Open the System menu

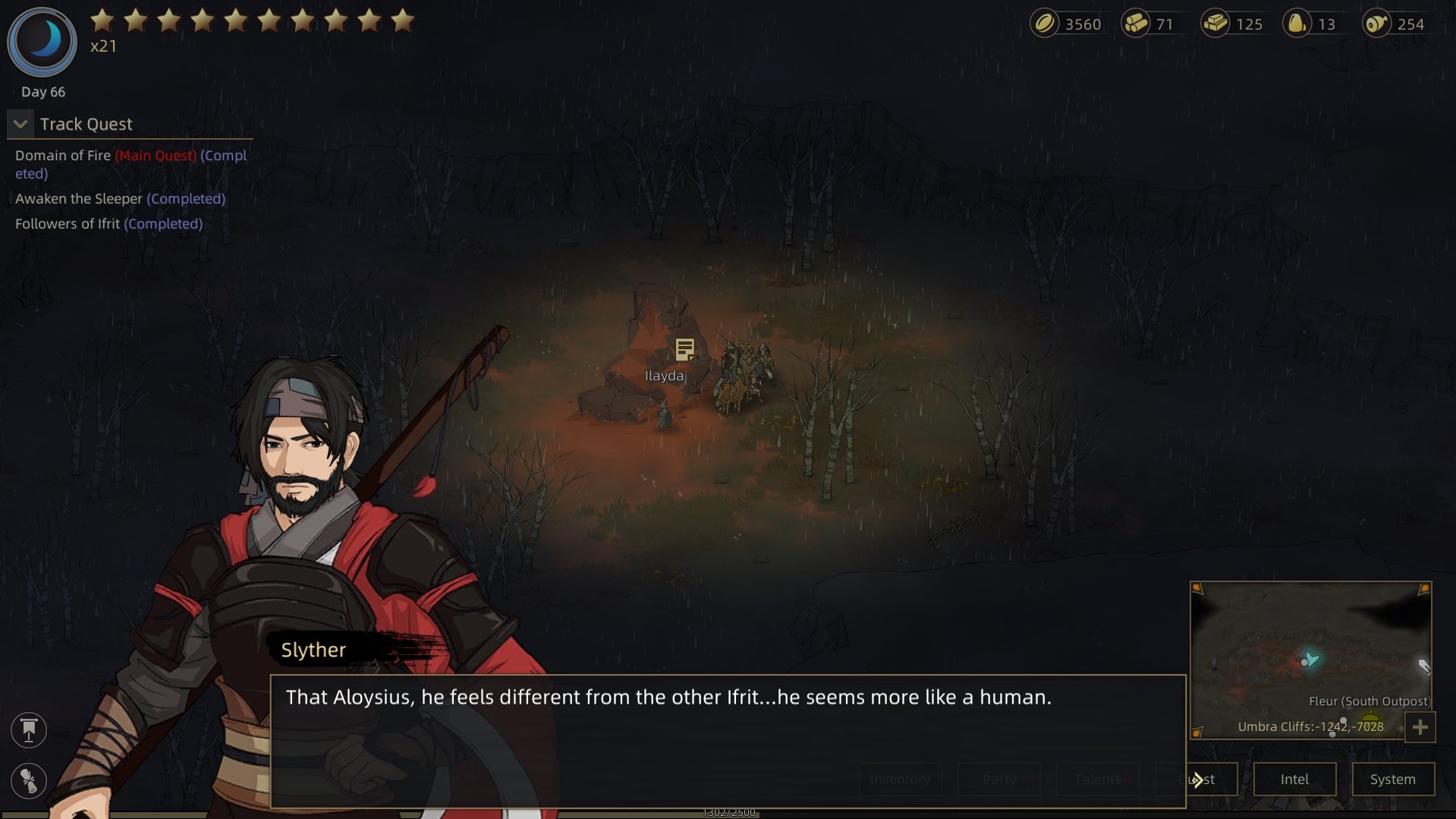point(1392,780)
